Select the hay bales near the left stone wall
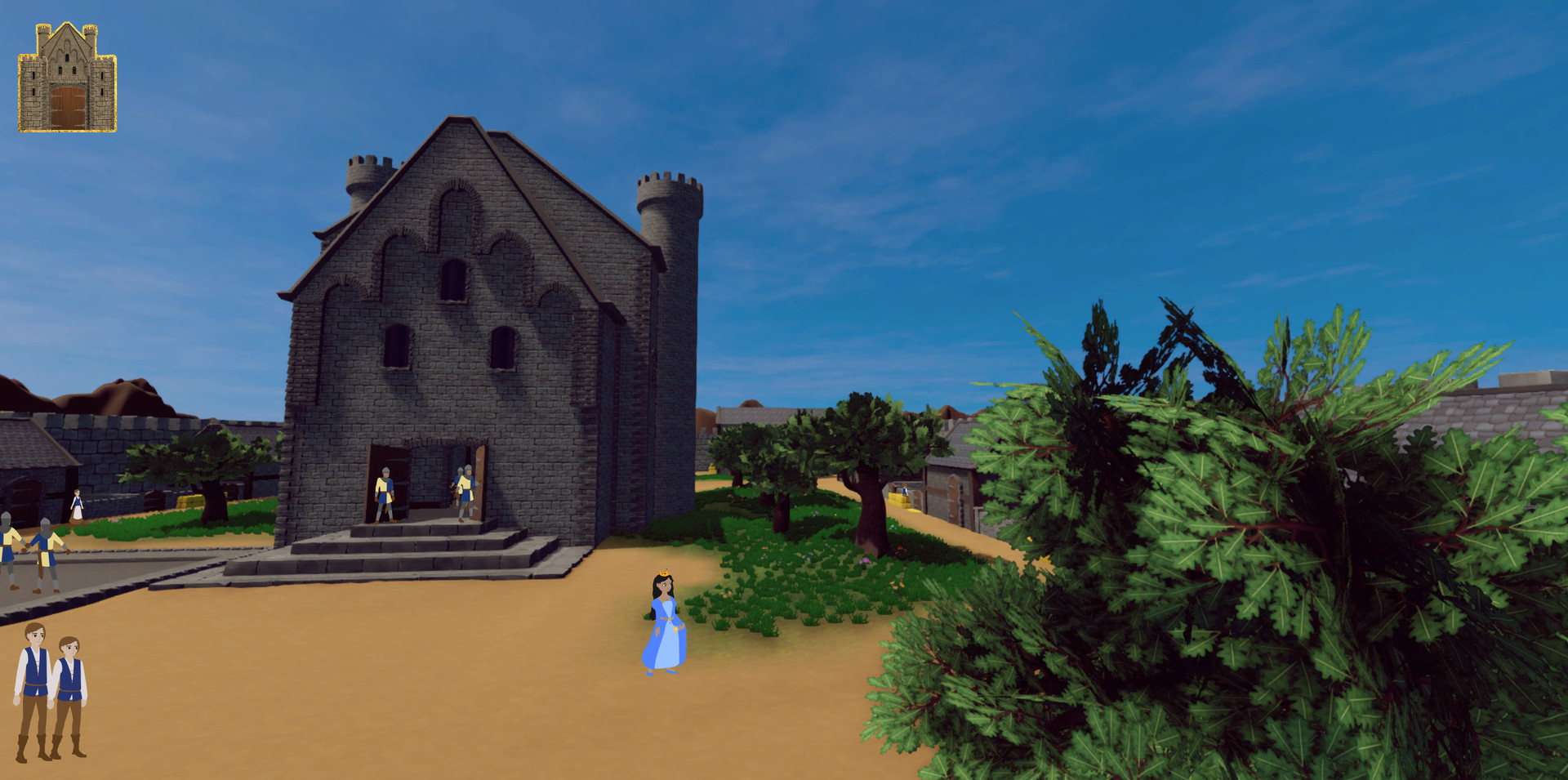Screen dimensions: 1568x780 pos(189,500)
